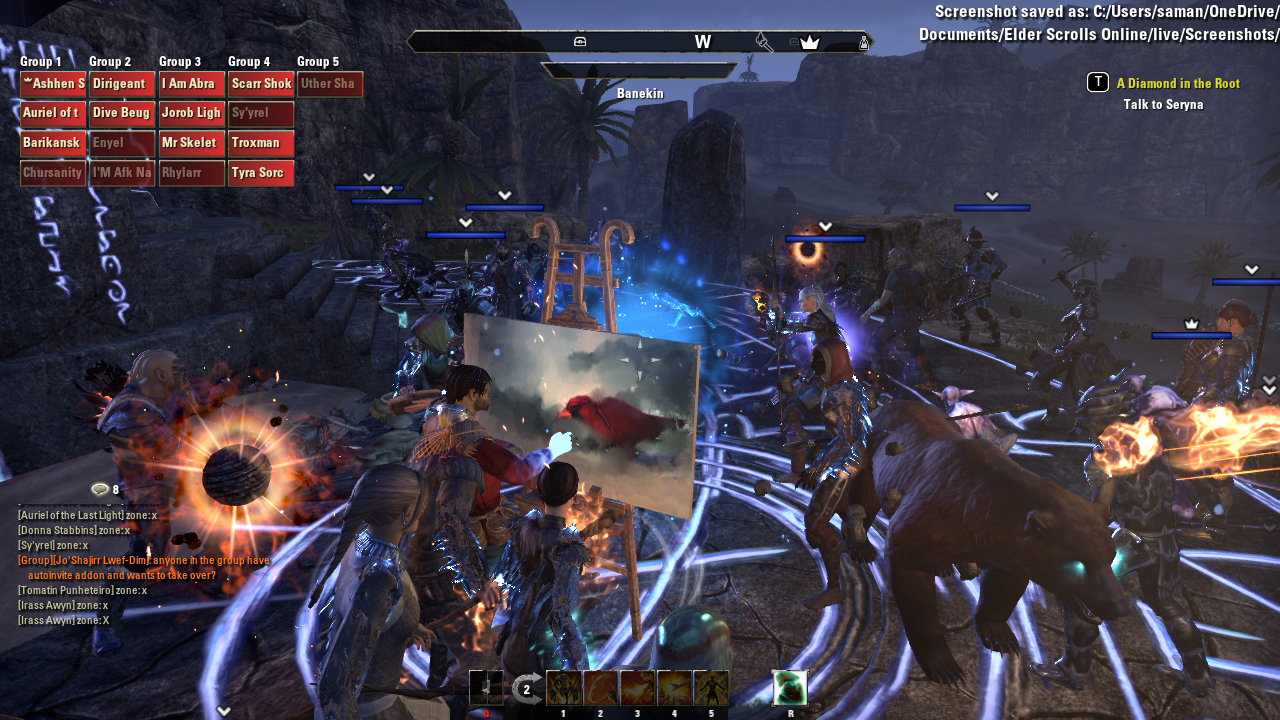Screen dimensions: 1280x720
Task: Select the Group 5 tab header
Action: [x=317, y=61]
